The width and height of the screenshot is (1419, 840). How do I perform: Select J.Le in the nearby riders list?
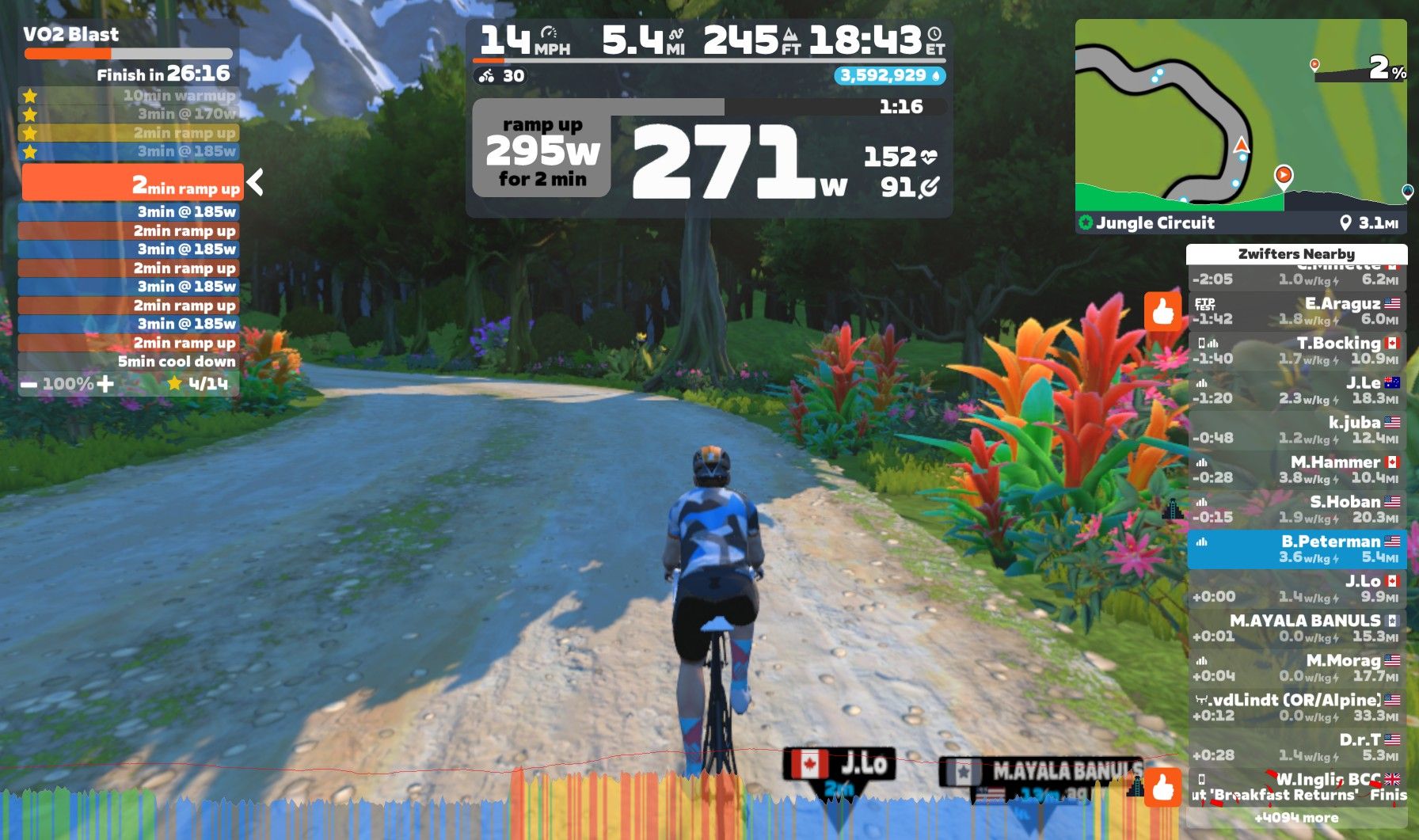point(1296,390)
